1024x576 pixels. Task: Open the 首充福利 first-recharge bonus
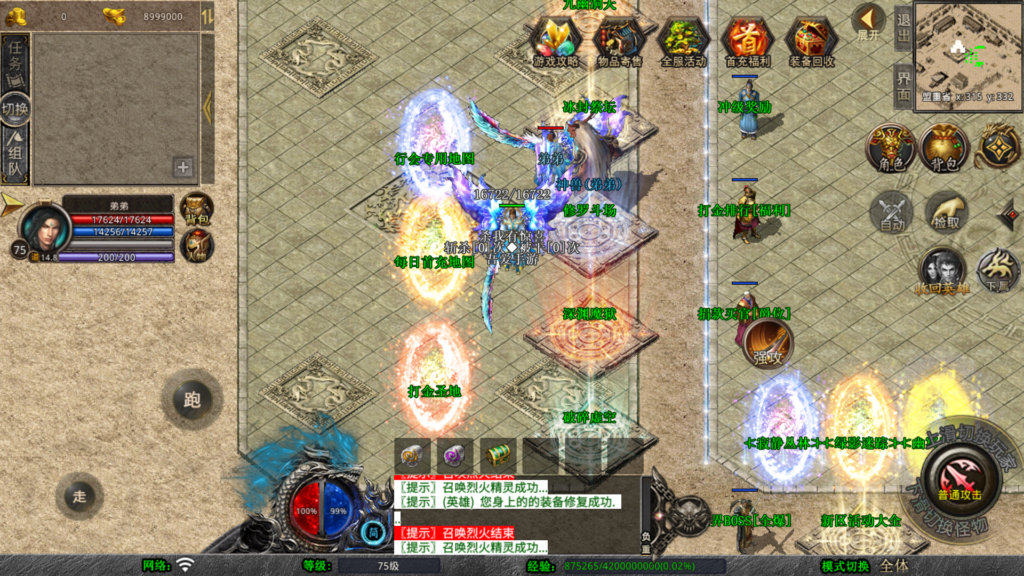(747, 40)
